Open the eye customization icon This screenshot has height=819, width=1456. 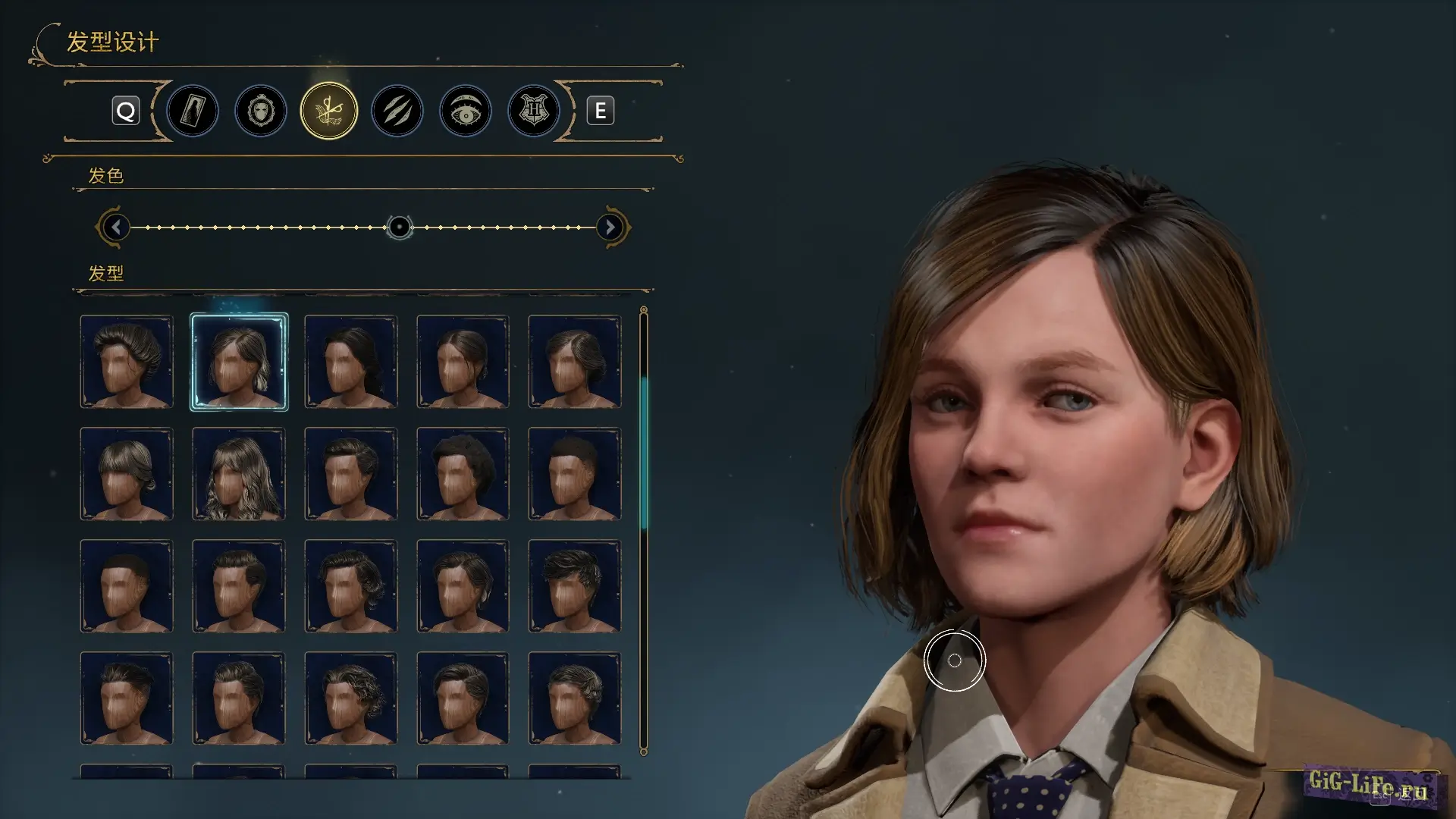(465, 111)
